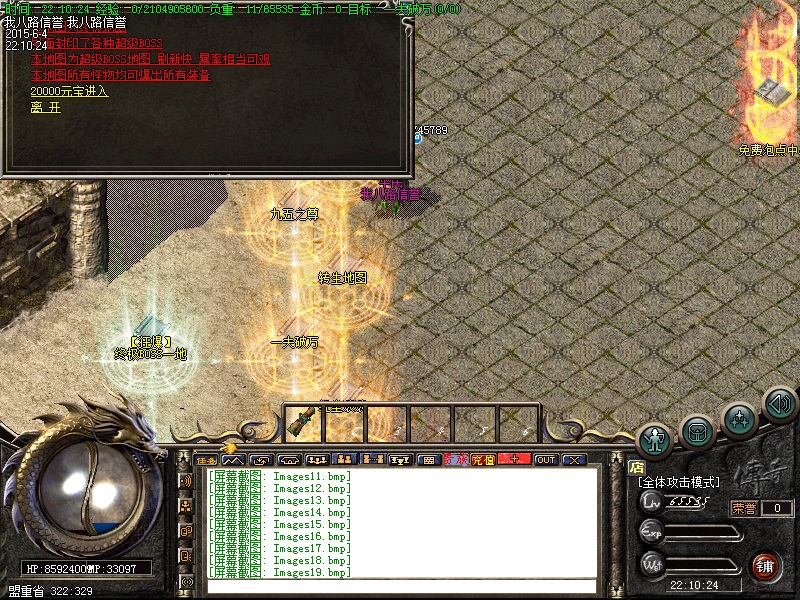This screenshot has width=800, height=600.
Task: Select 离开 to leave the dialogue
Action: tap(45, 107)
